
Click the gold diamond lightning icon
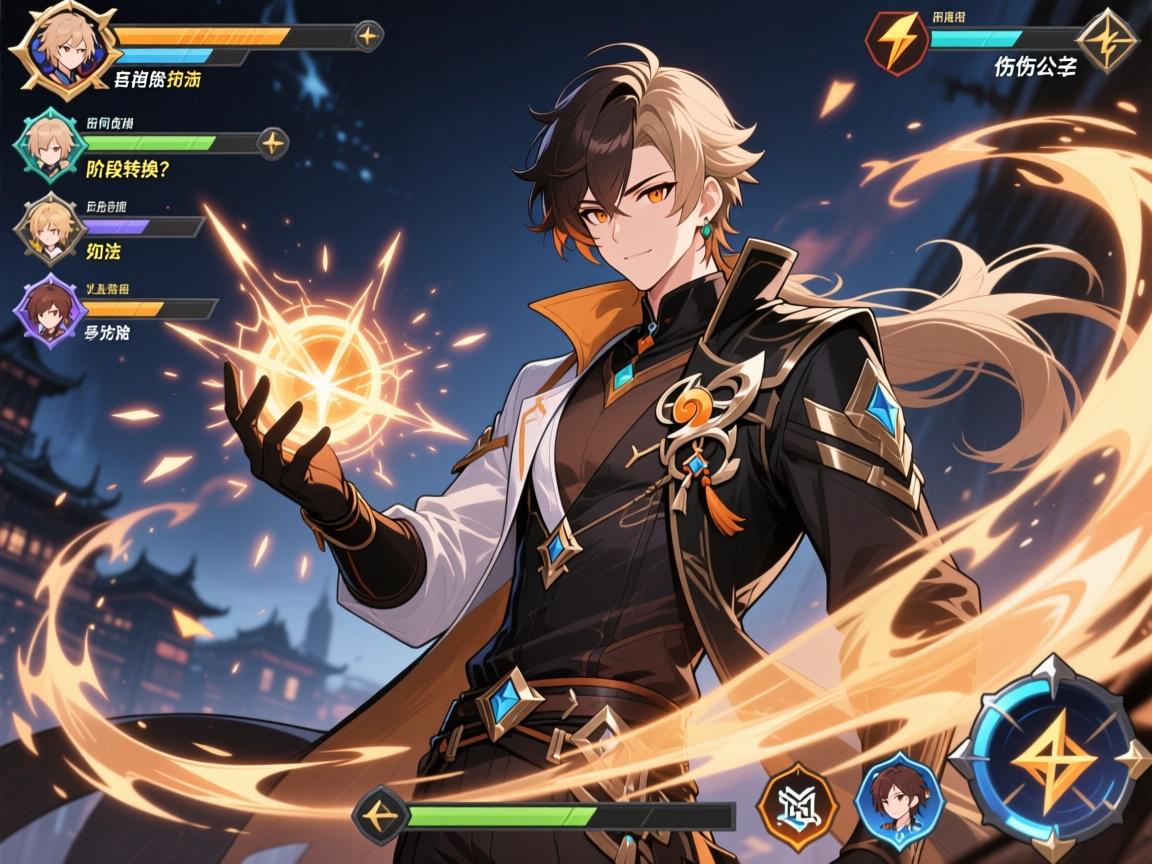(1107, 41)
